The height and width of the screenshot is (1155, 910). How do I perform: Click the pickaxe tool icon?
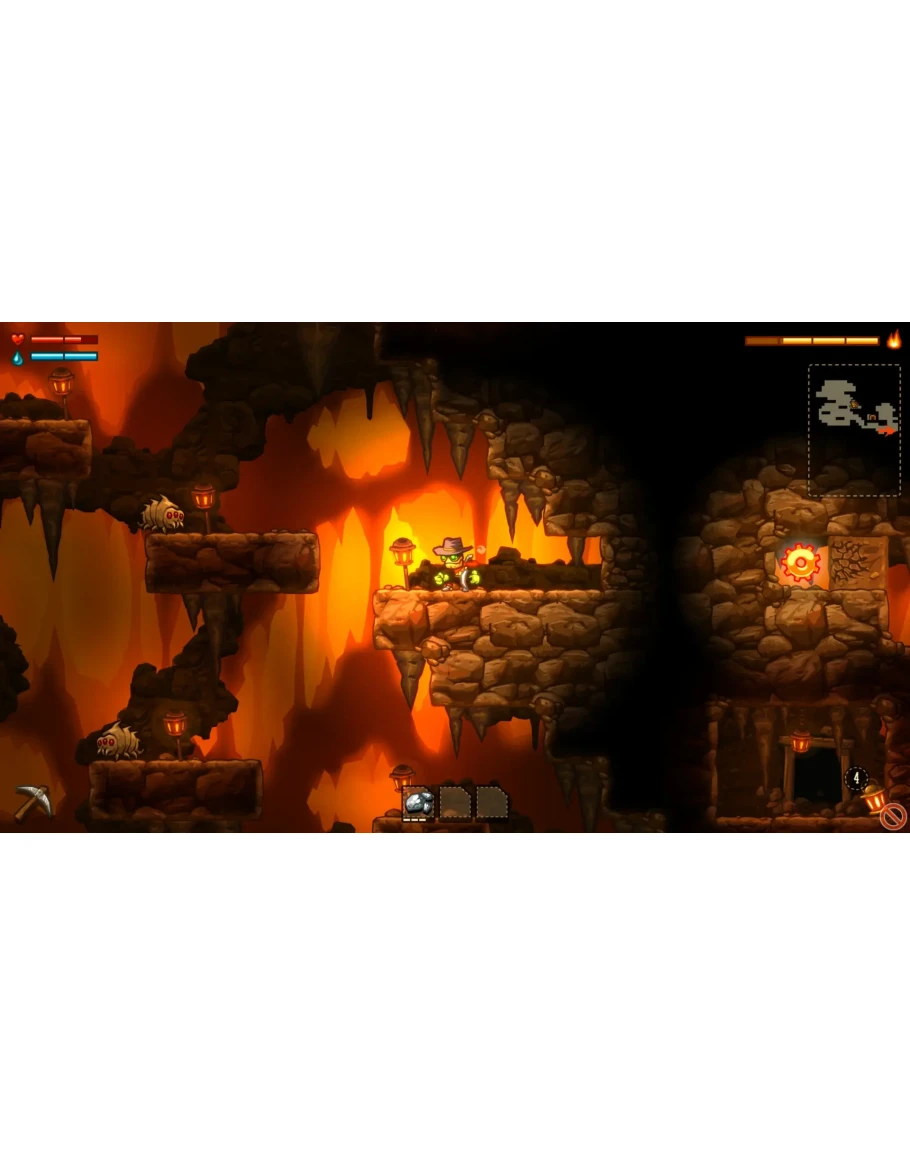coord(32,802)
